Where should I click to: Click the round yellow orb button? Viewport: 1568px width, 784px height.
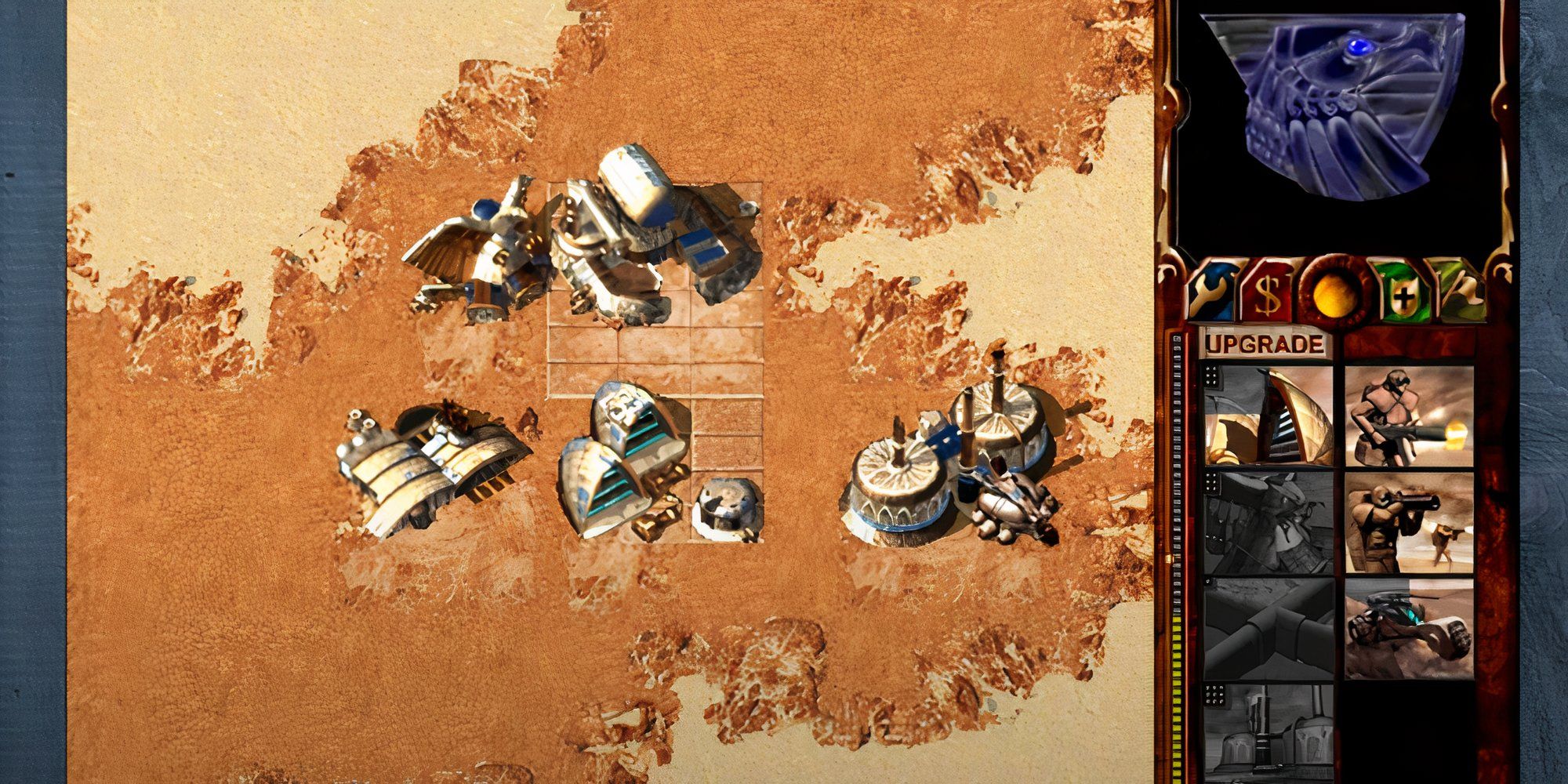[x=1327, y=293]
